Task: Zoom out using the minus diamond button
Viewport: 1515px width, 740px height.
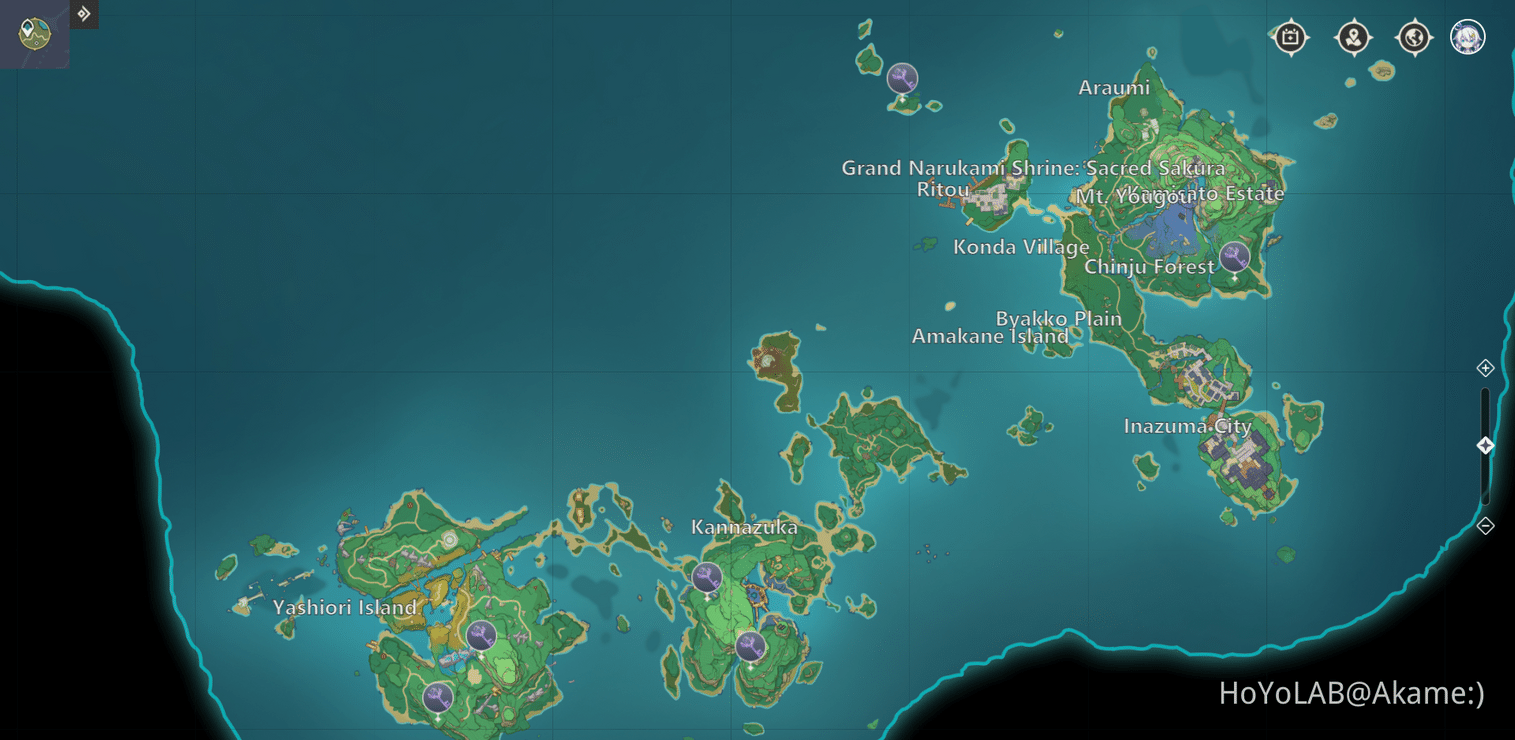Action: 1486,524
